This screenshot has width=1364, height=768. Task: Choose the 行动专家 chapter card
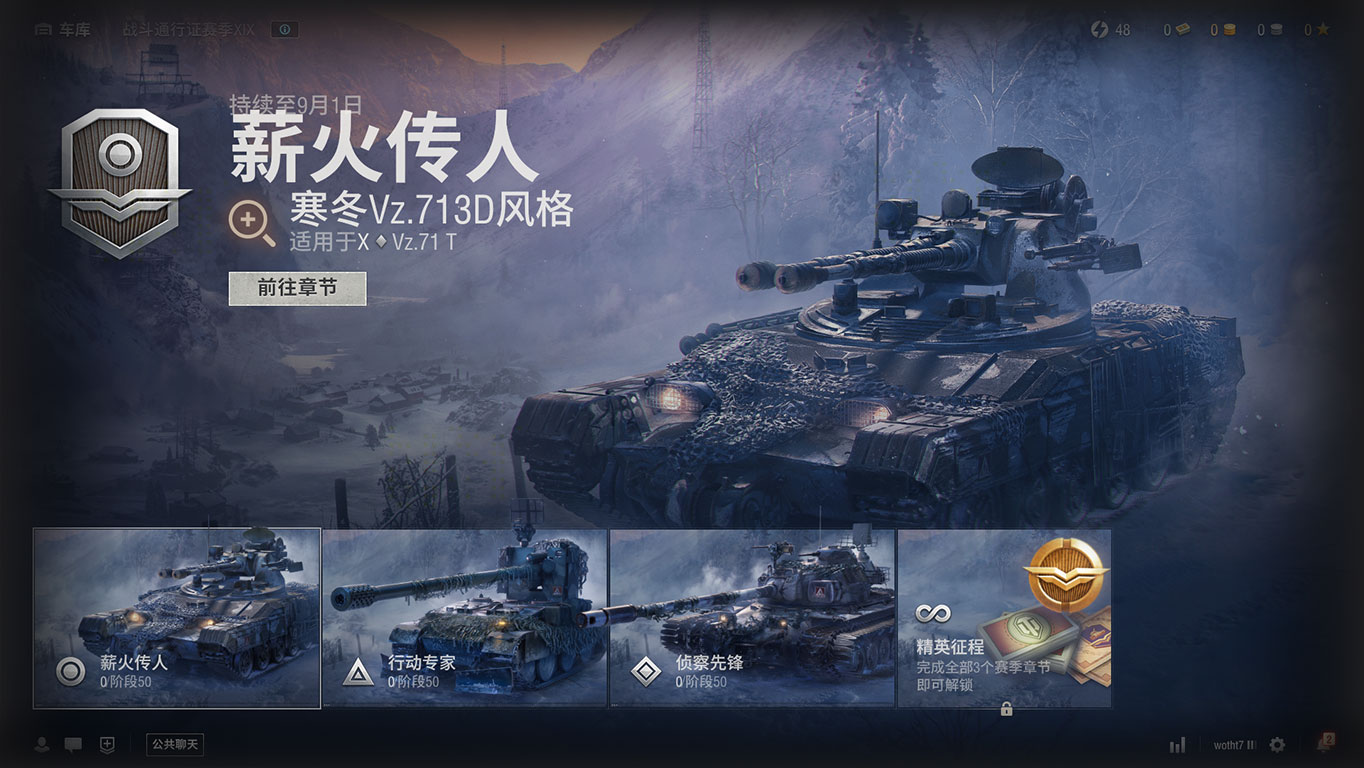coord(465,618)
